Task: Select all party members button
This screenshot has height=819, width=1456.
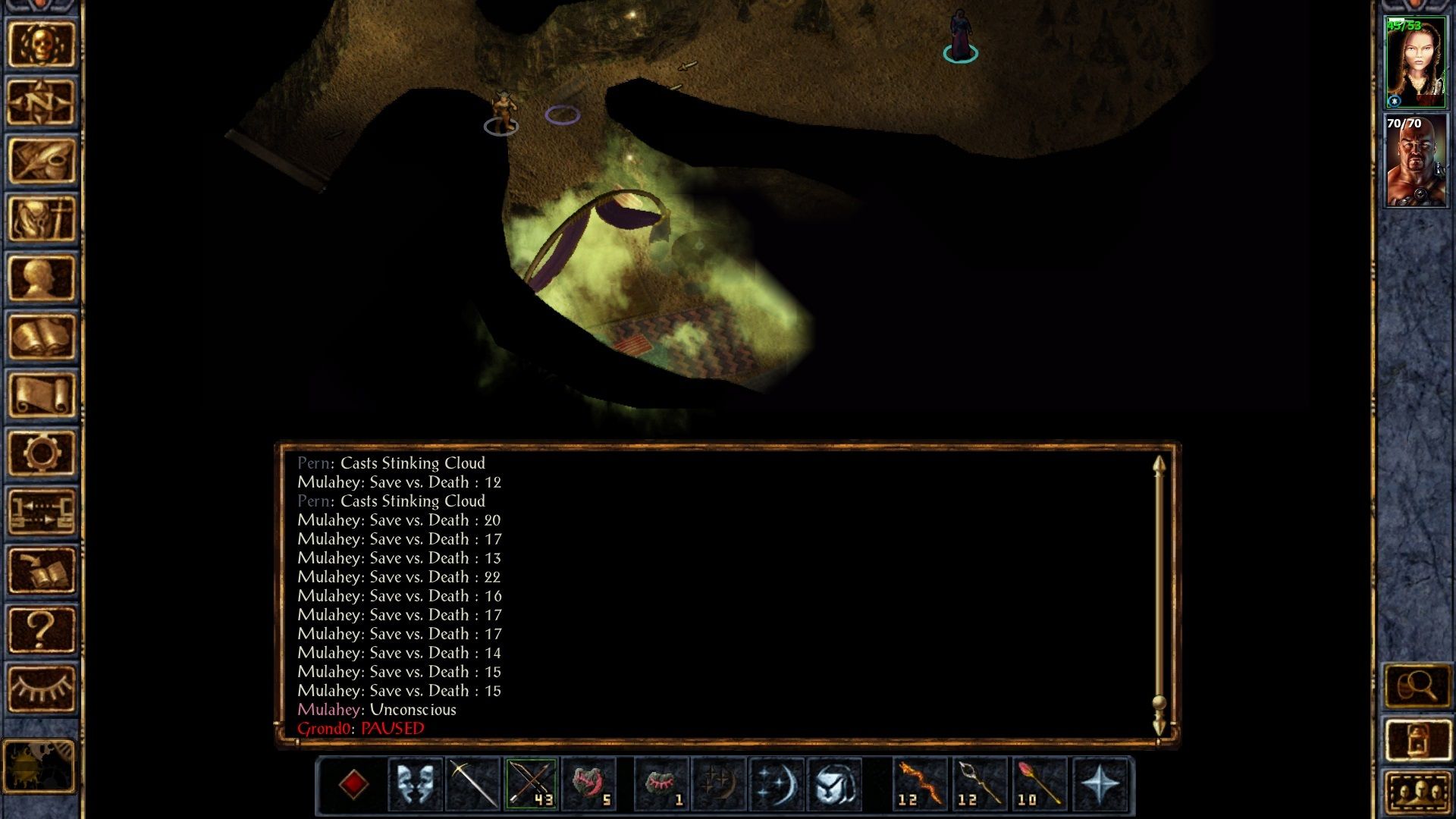Action: pyautogui.click(x=1417, y=792)
